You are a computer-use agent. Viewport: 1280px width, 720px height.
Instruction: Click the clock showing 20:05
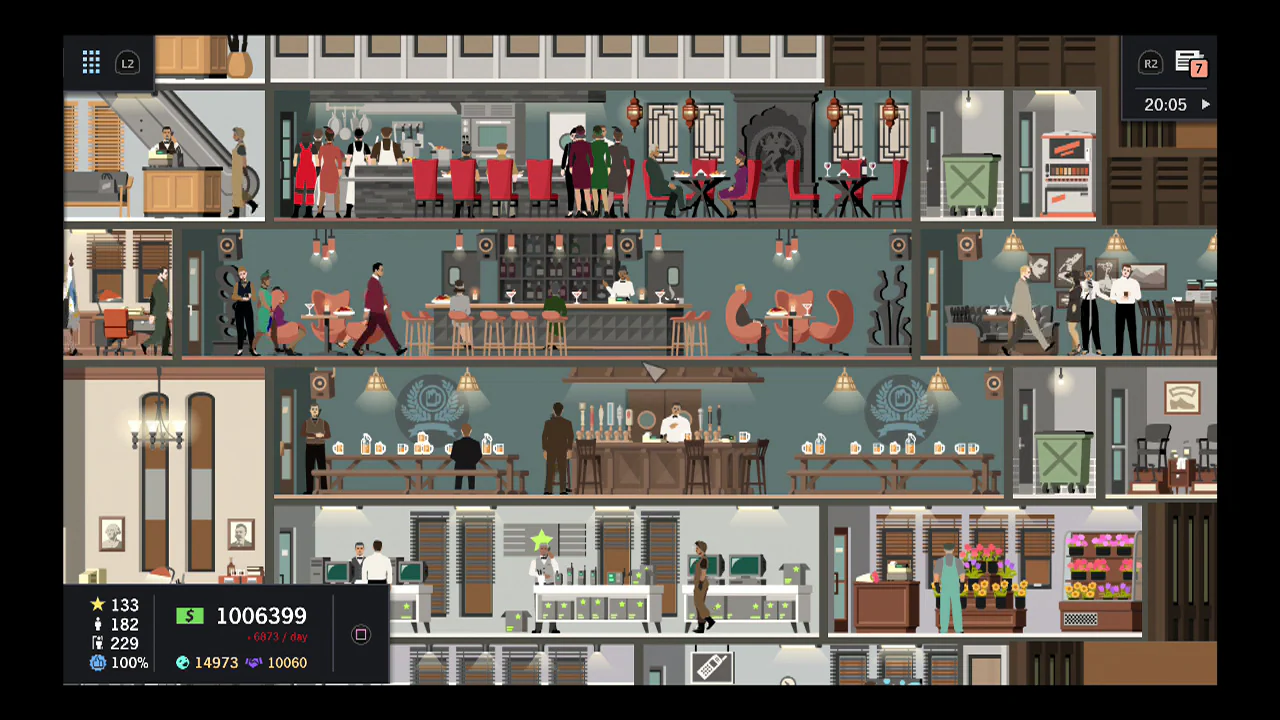1165,104
